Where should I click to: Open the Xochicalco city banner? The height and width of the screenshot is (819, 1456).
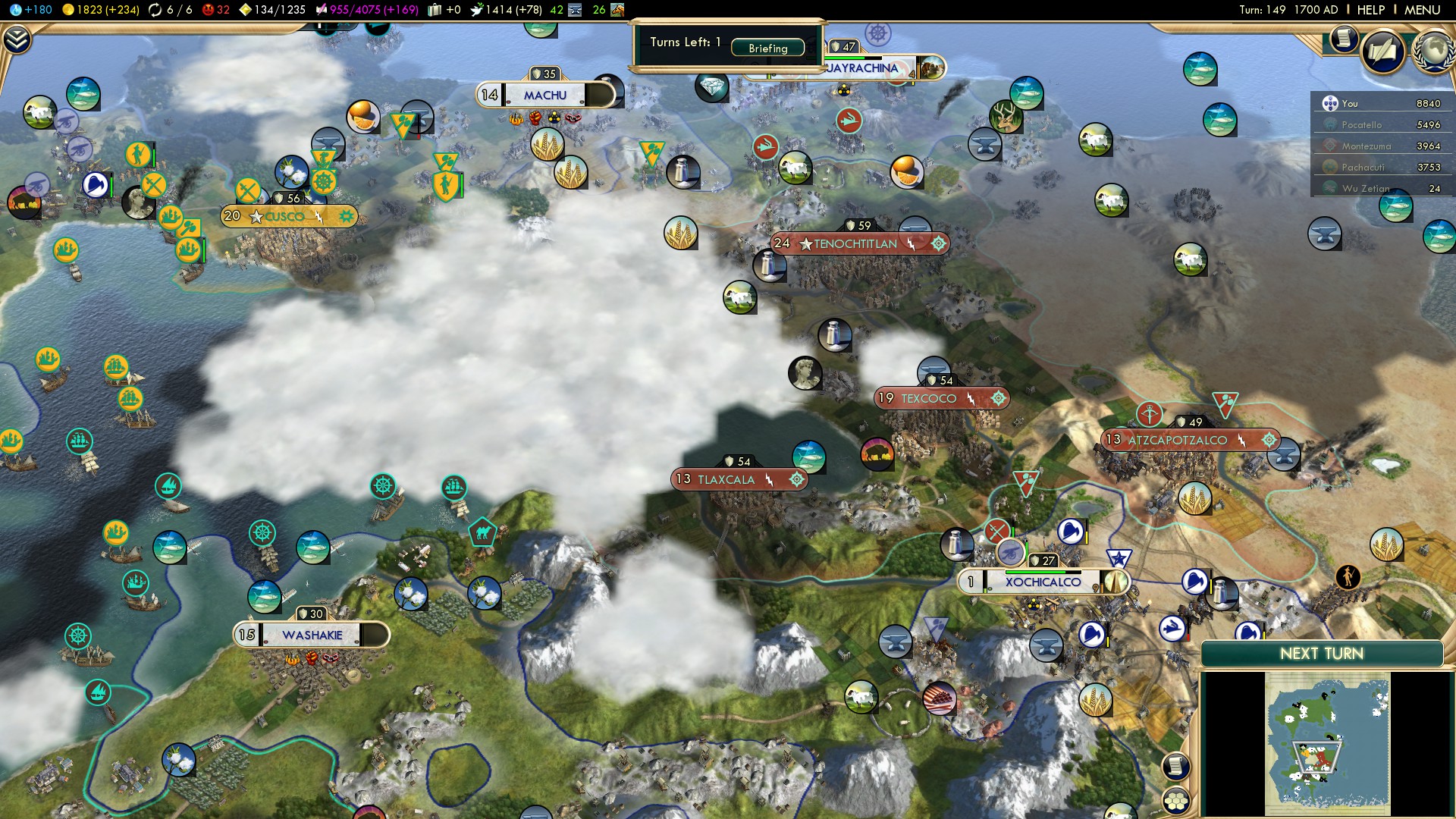click(x=1043, y=582)
